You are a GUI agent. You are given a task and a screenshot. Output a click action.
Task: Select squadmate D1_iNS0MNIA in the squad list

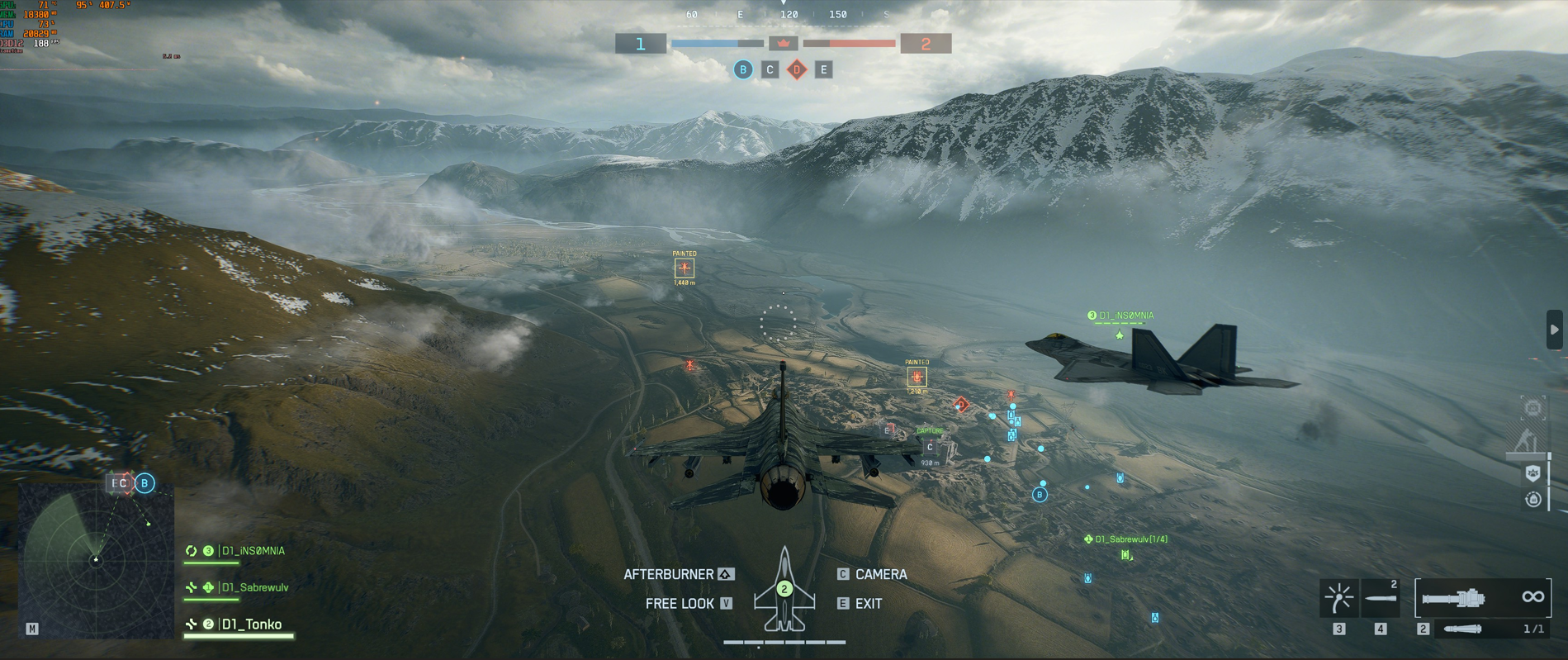(x=253, y=551)
